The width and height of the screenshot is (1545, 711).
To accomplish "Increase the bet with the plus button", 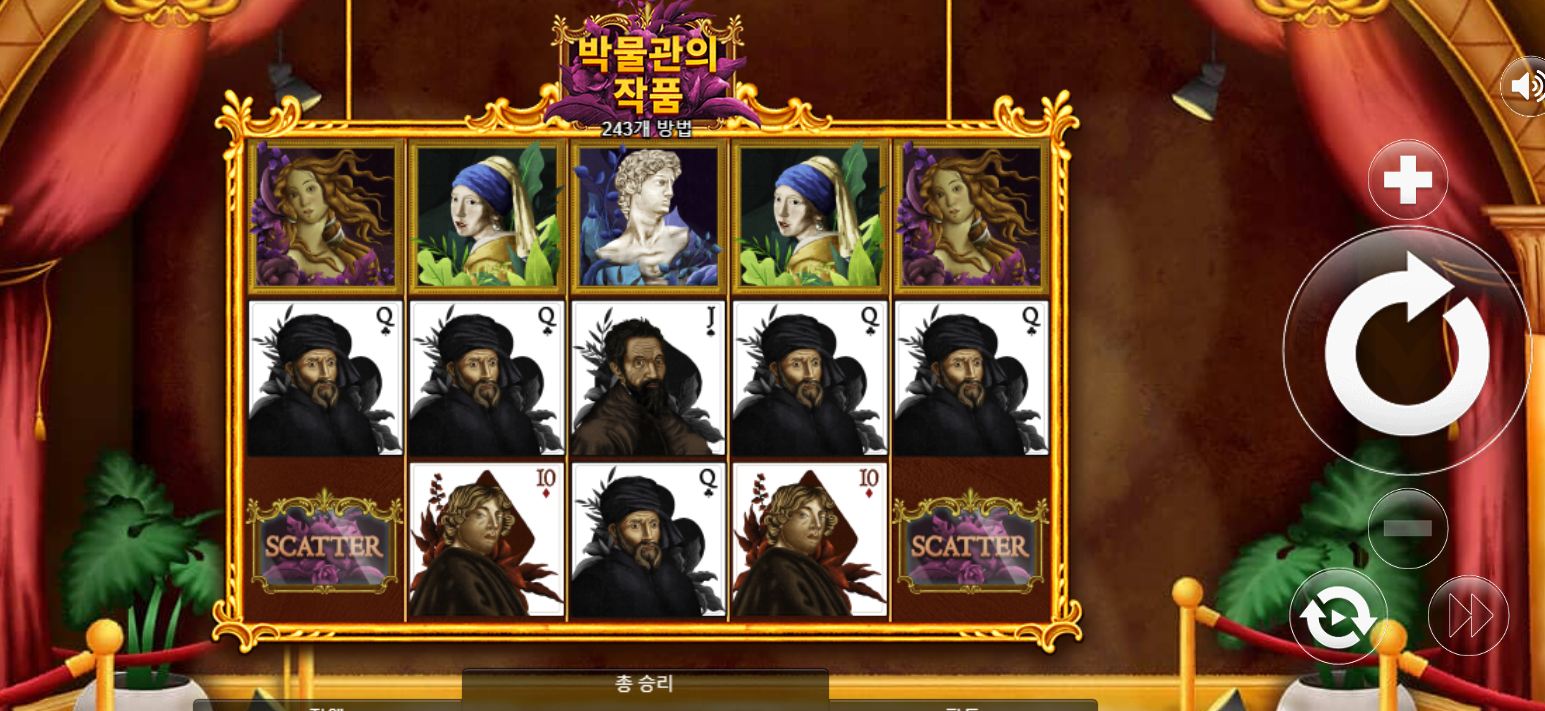I will (x=1408, y=181).
